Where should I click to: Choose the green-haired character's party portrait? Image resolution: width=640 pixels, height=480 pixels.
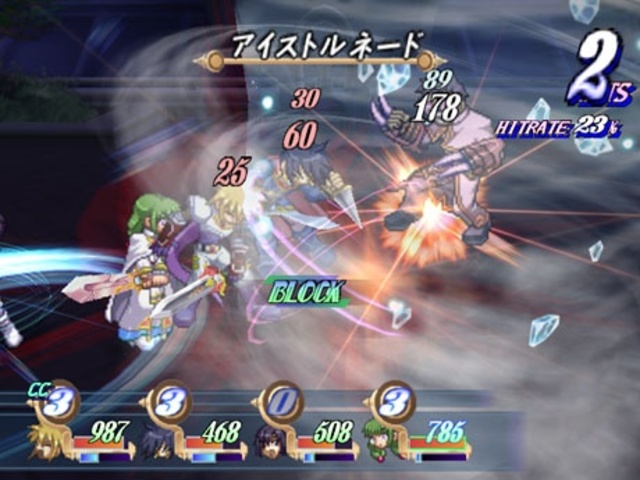coord(383,440)
